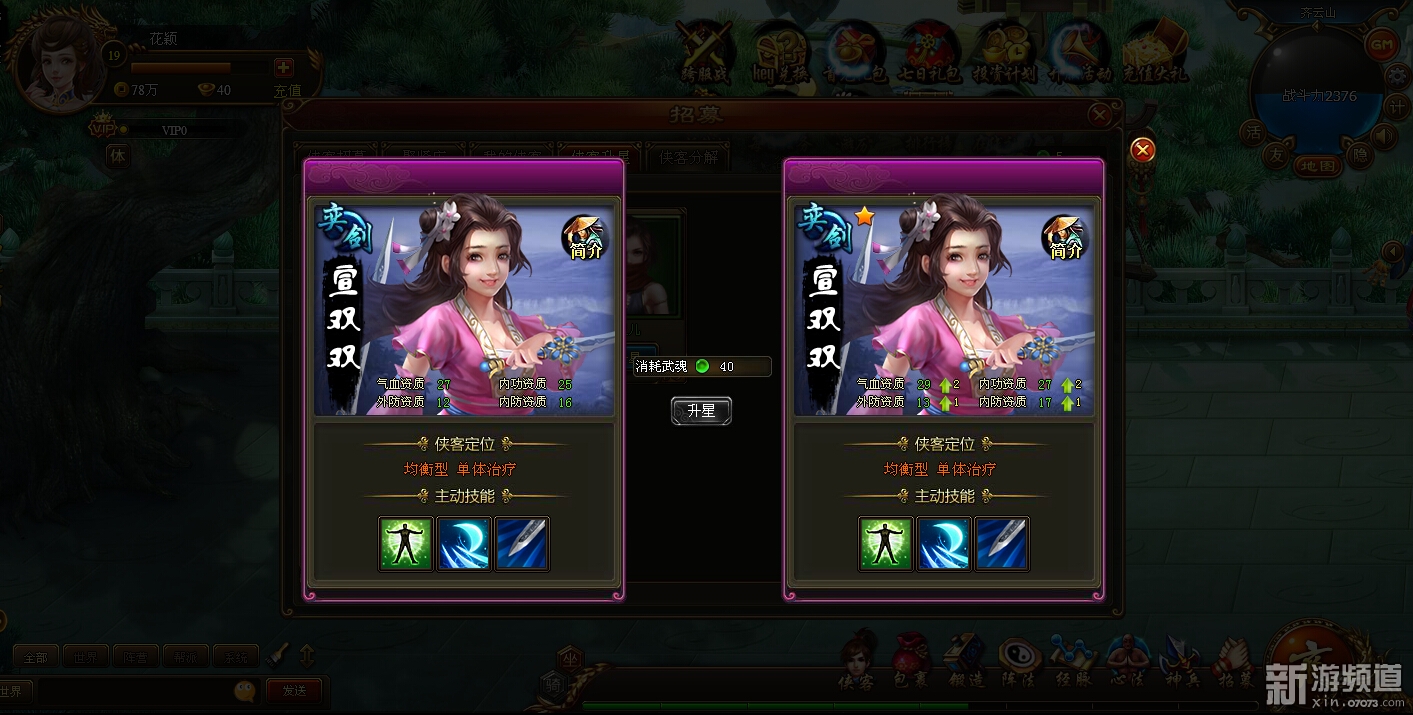Click the 发送 send chat button
The image size is (1413, 715).
(x=294, y=690)
